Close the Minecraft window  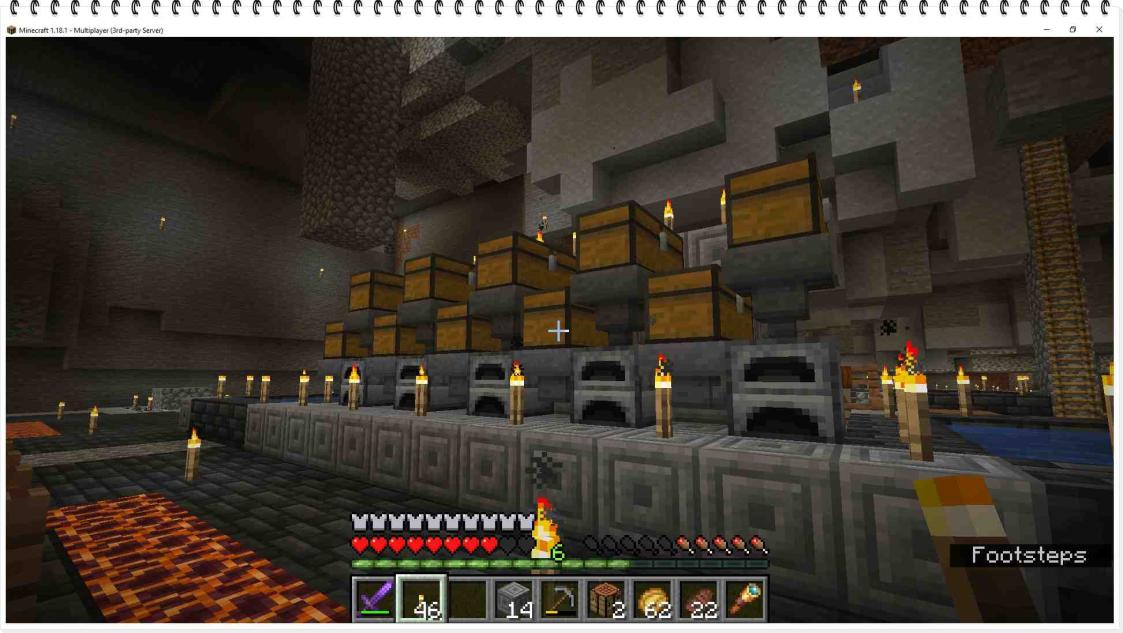[1099, 30]
